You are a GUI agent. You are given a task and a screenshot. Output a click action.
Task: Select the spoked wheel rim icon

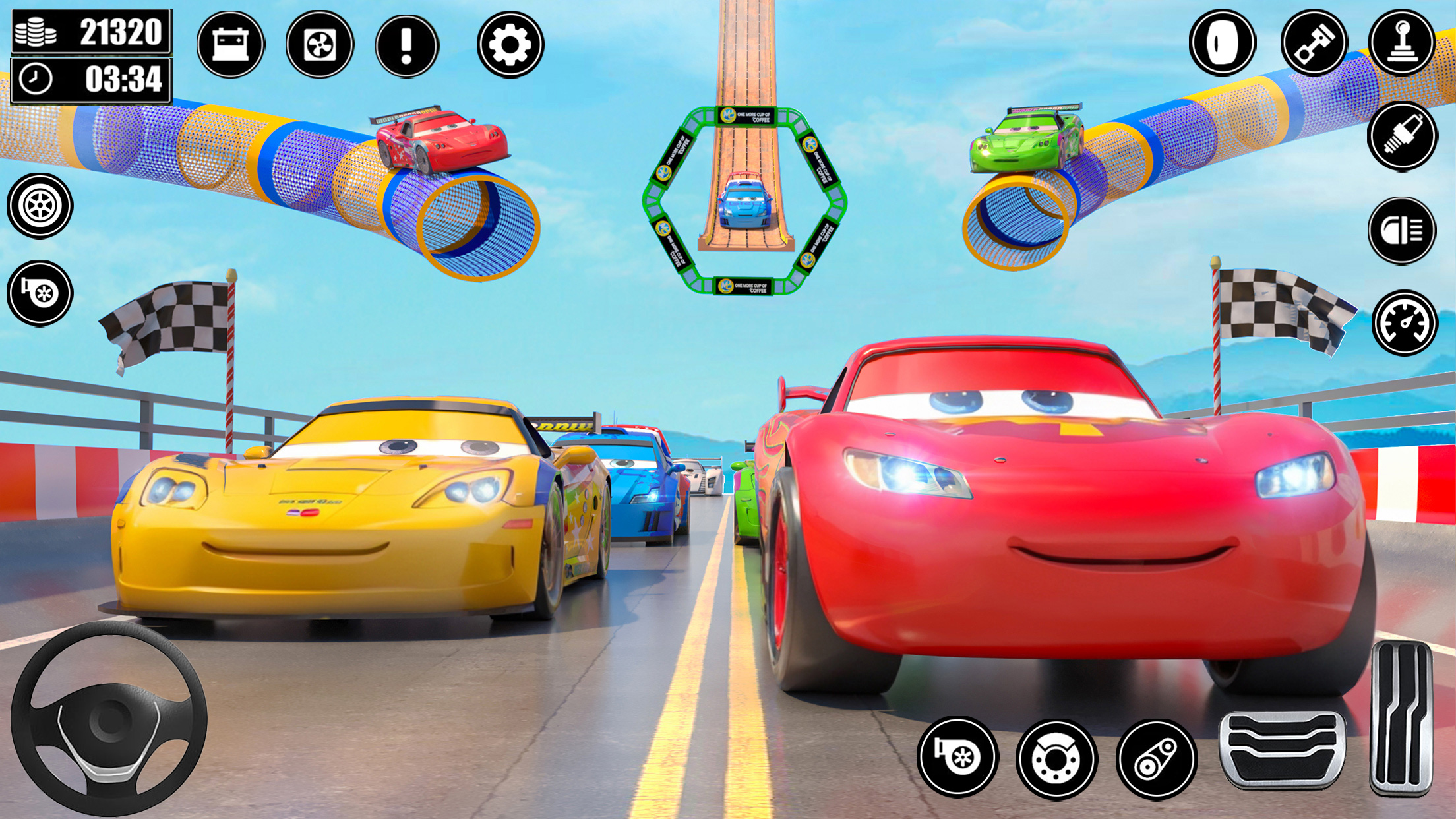pos(40,206)
